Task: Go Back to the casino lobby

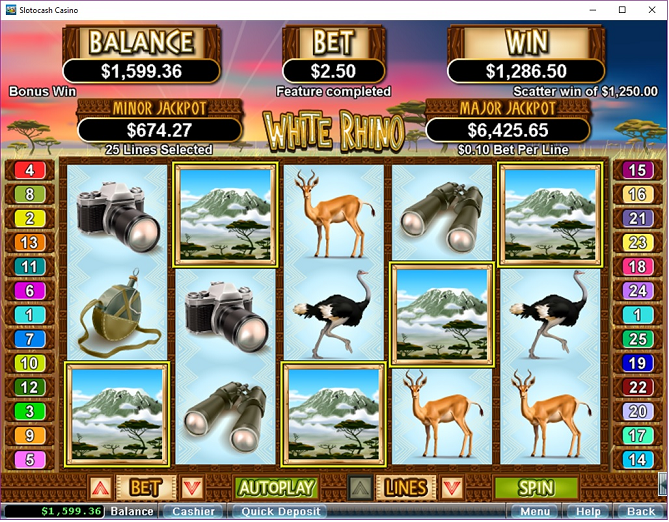Action: coord(641,512)
